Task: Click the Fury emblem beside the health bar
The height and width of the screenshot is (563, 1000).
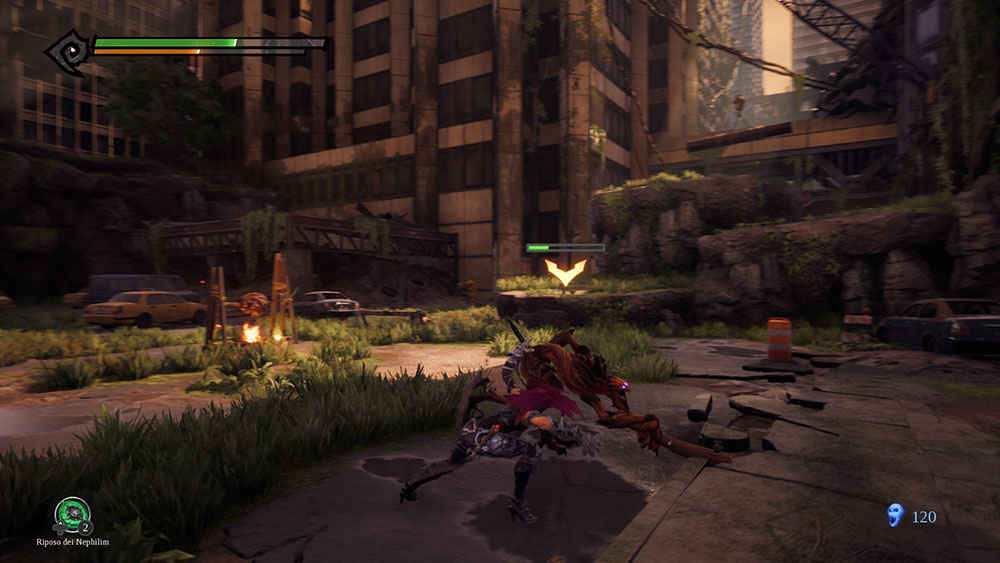Action: pyautogui.click(x=69, y=48)
